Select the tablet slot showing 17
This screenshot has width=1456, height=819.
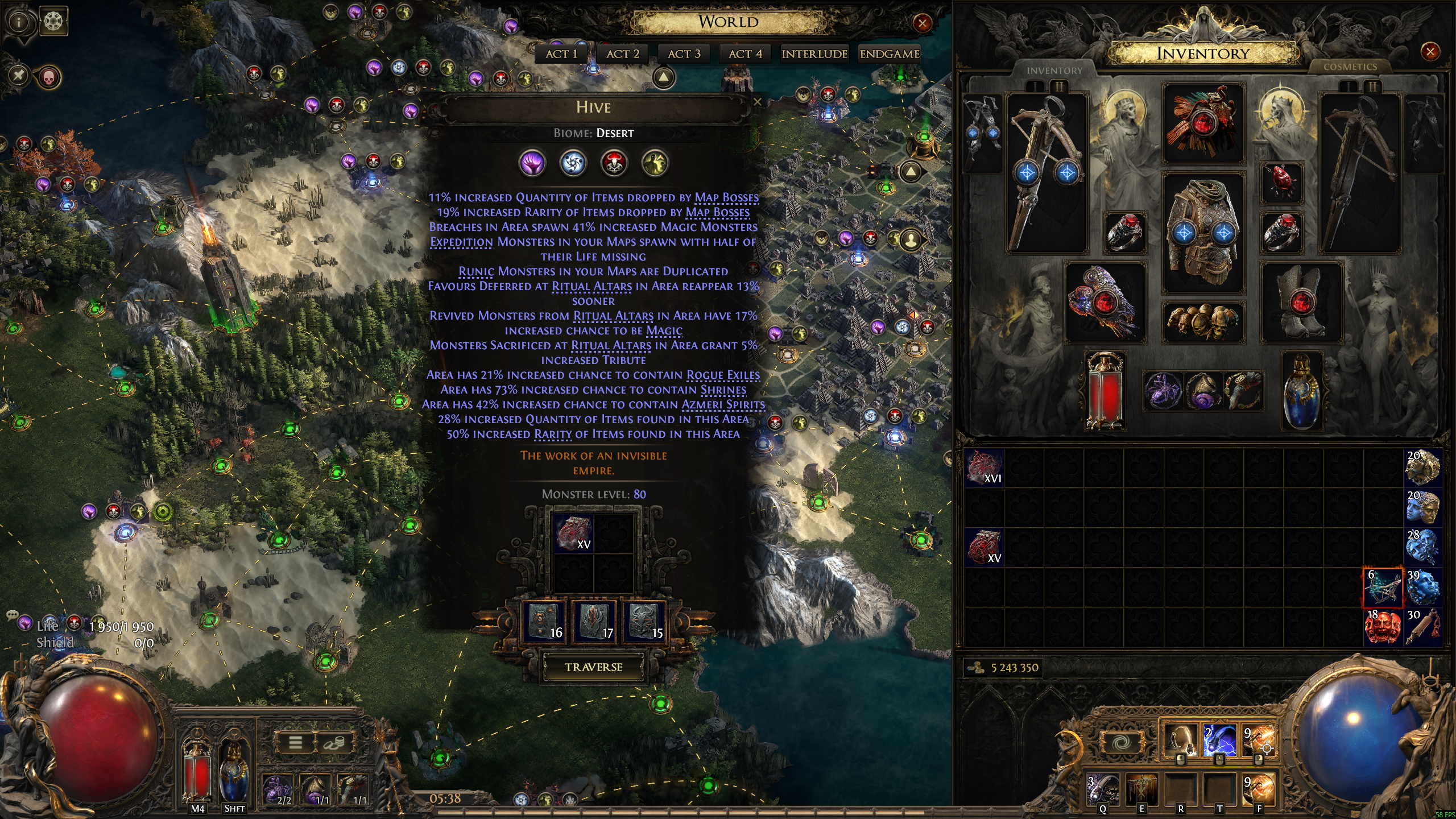point(593,623)
